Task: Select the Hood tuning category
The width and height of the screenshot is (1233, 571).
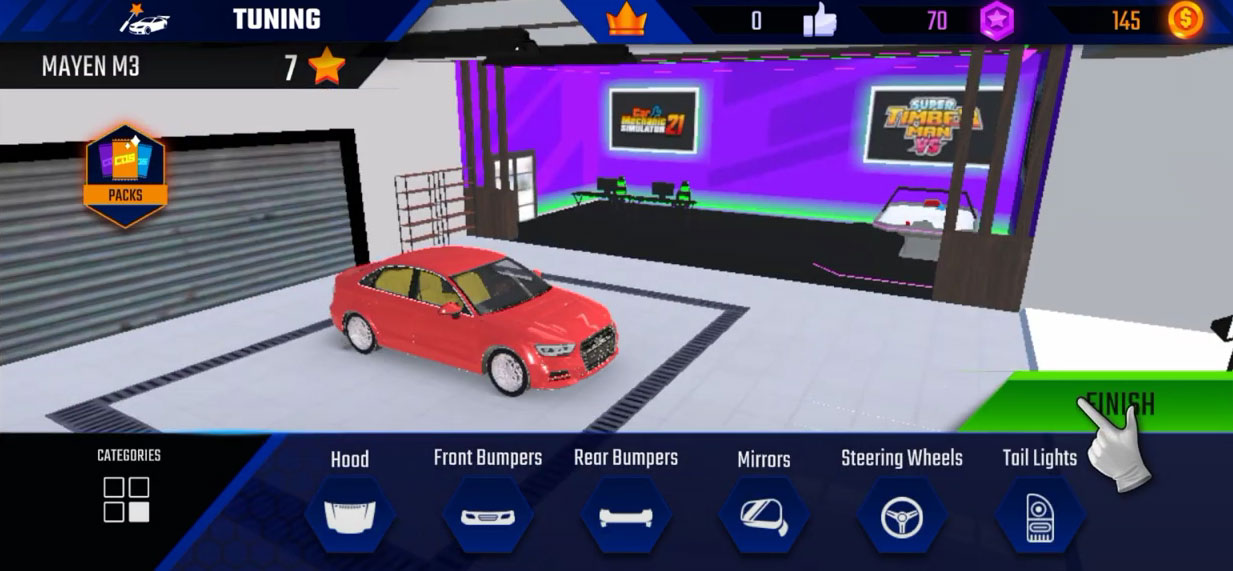Action: [350, 514]
